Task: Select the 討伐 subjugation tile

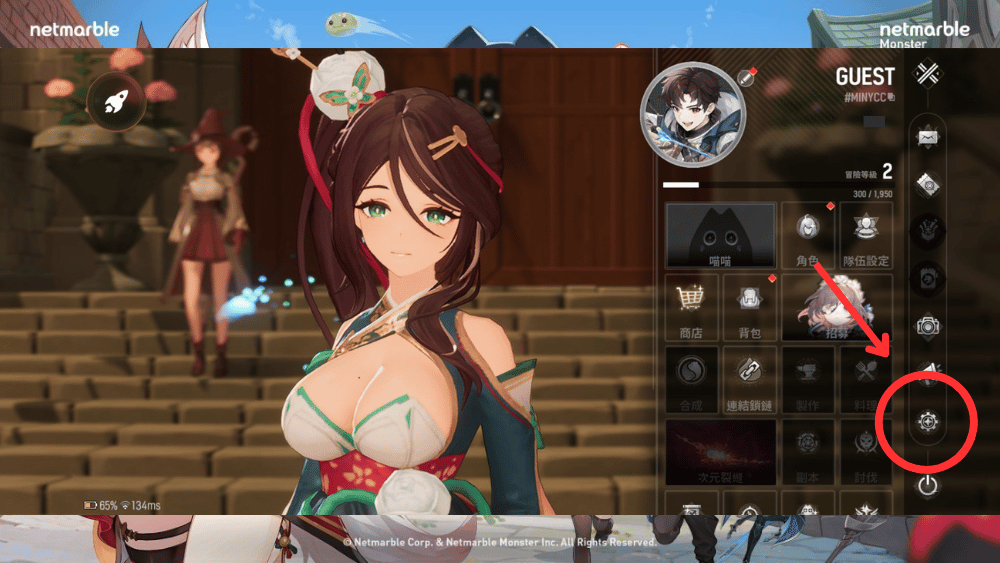Action: [866, 451]
